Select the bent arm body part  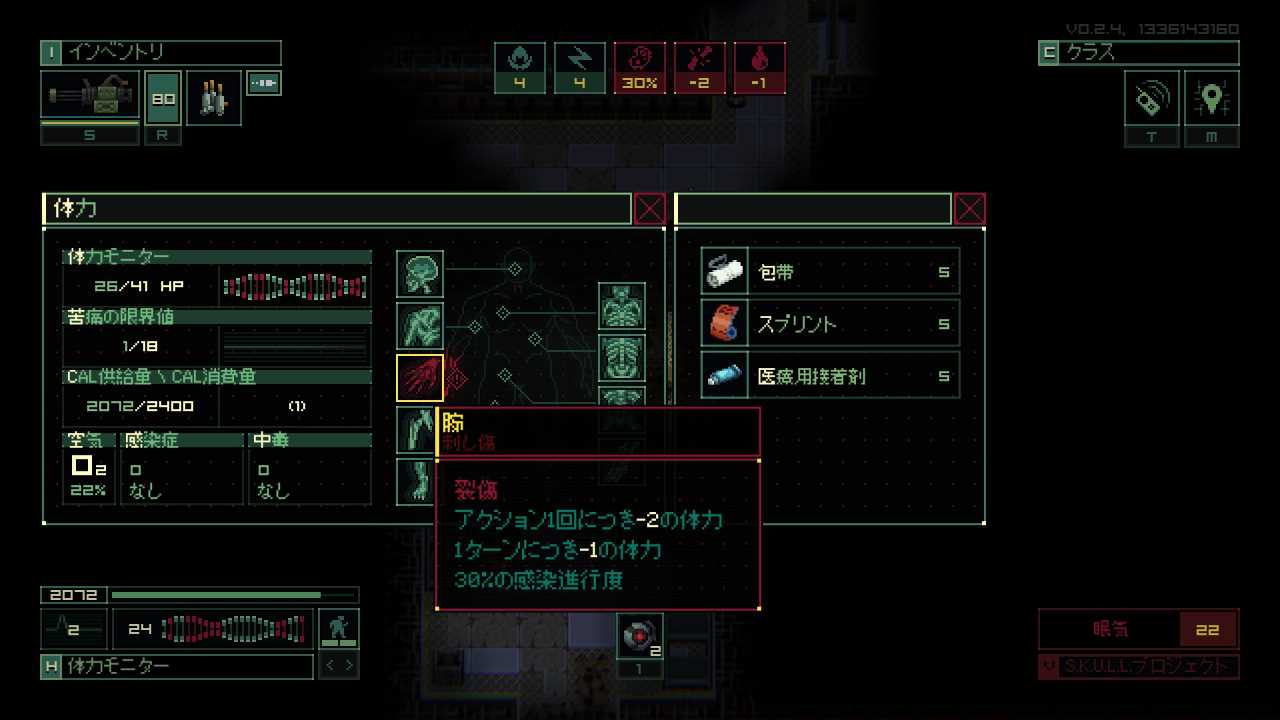click(x=420, y=325)
